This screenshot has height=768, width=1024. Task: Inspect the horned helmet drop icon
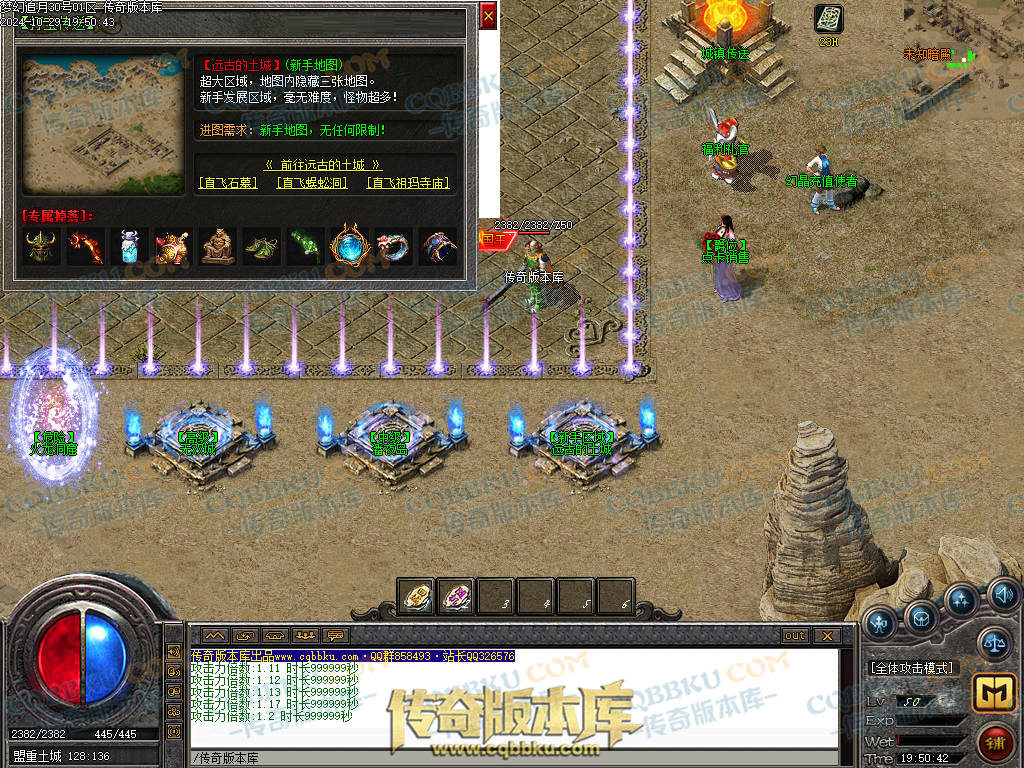pos(41,246)
